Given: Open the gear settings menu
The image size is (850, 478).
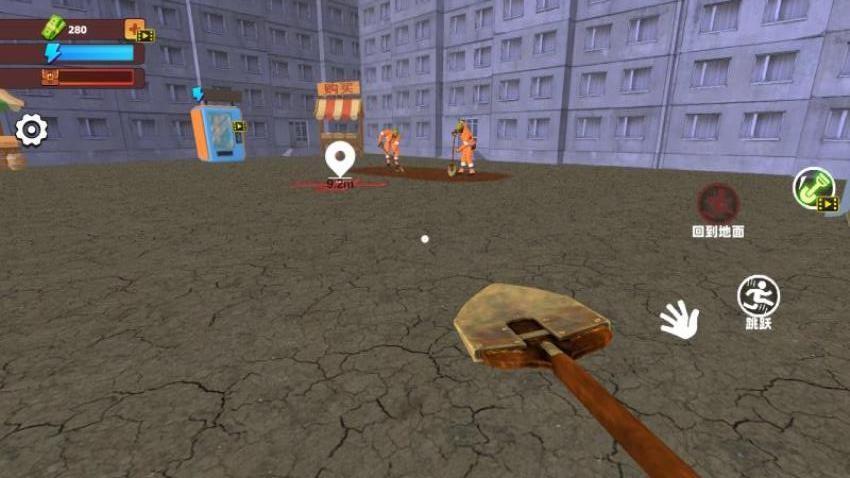Looking at the screenshot, I should point(31,130).
